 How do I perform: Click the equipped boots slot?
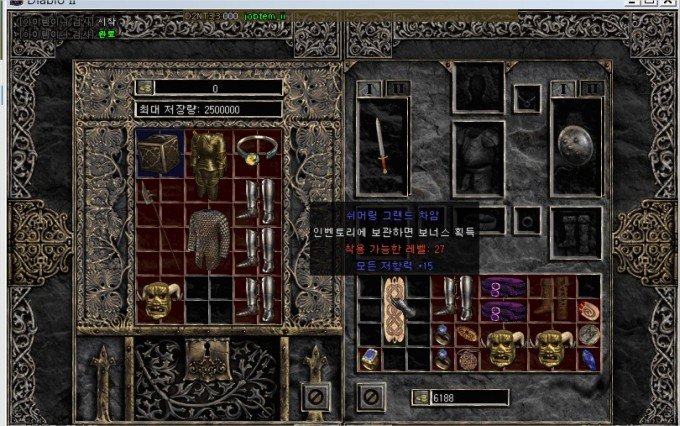[576, 232]
